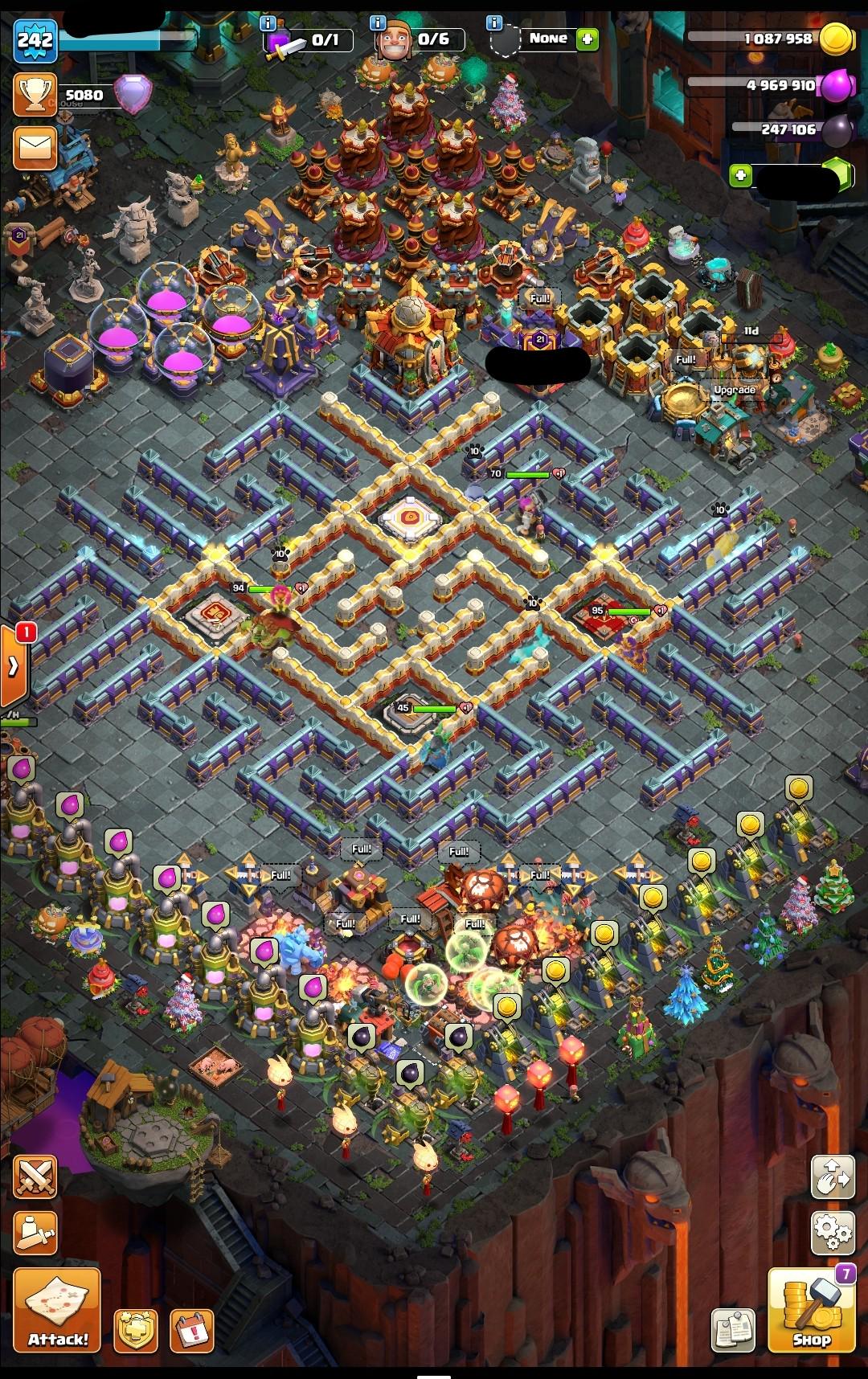
Task: Show shield info above shield icon
Action: pyautogui.click(x=495, y=23)
